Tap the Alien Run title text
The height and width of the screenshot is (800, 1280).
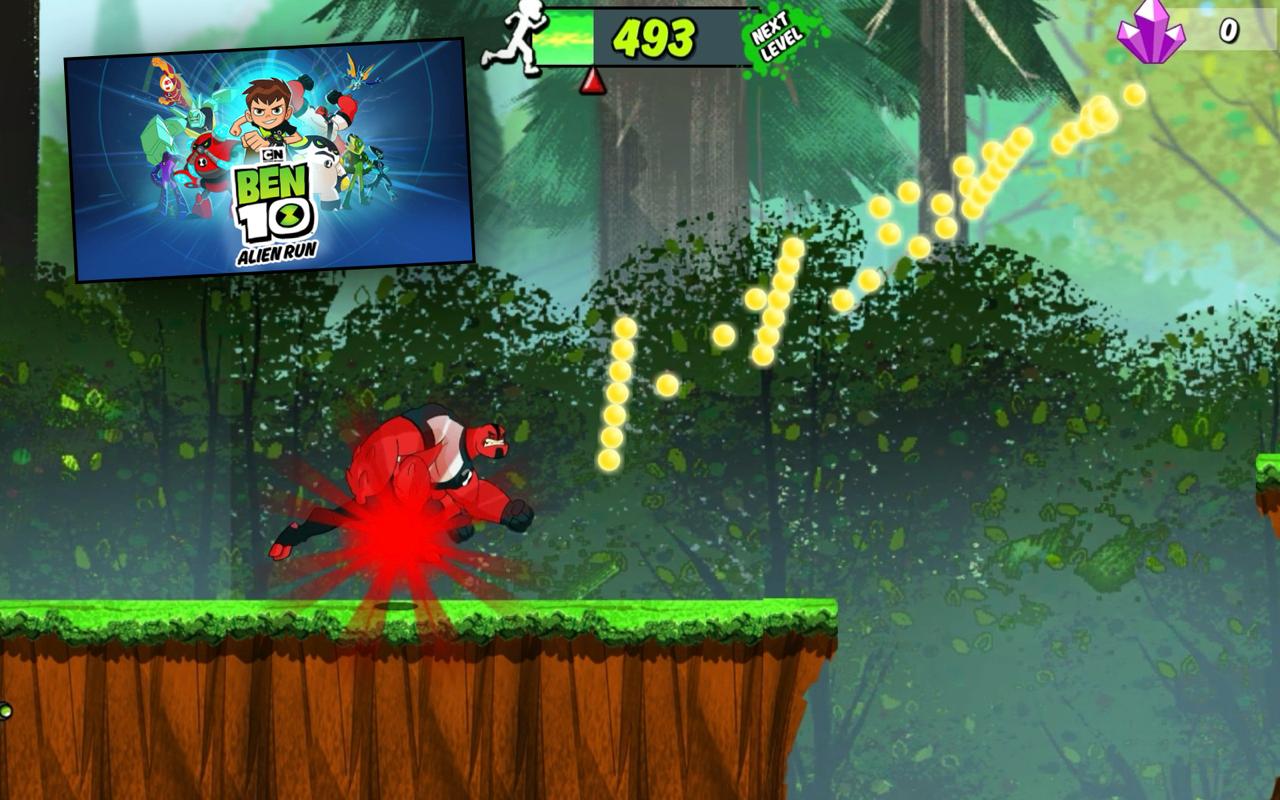[278, 252]
